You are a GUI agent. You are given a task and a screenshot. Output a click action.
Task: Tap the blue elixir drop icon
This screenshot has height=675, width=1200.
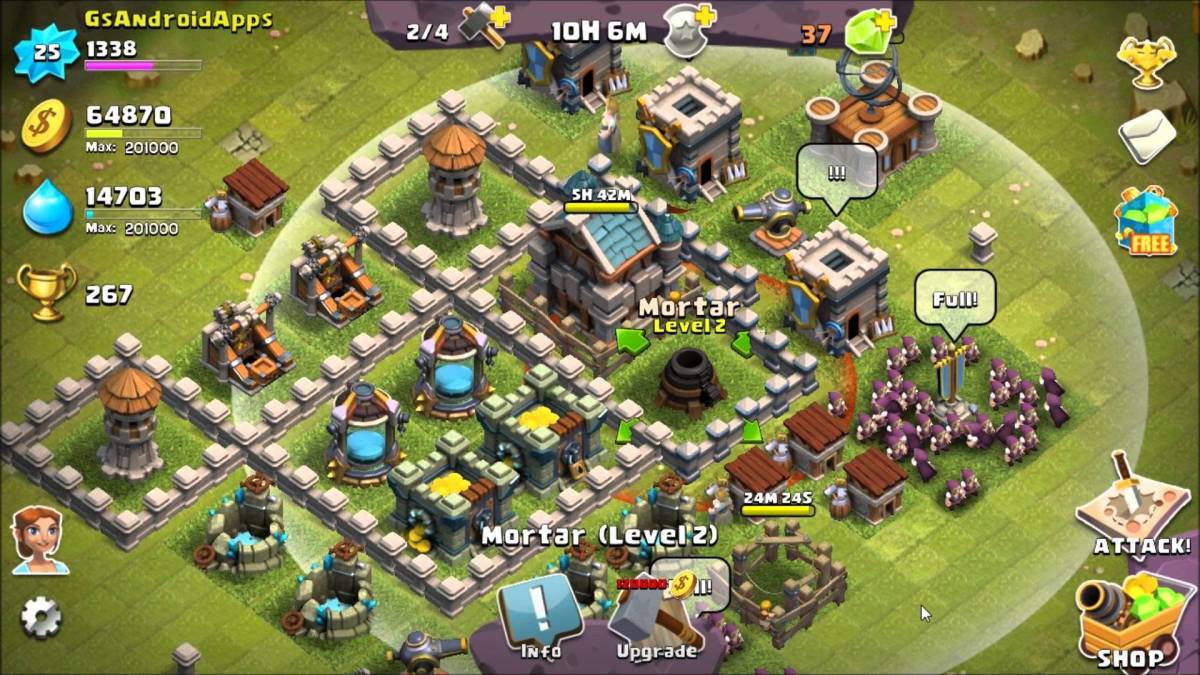47,206
